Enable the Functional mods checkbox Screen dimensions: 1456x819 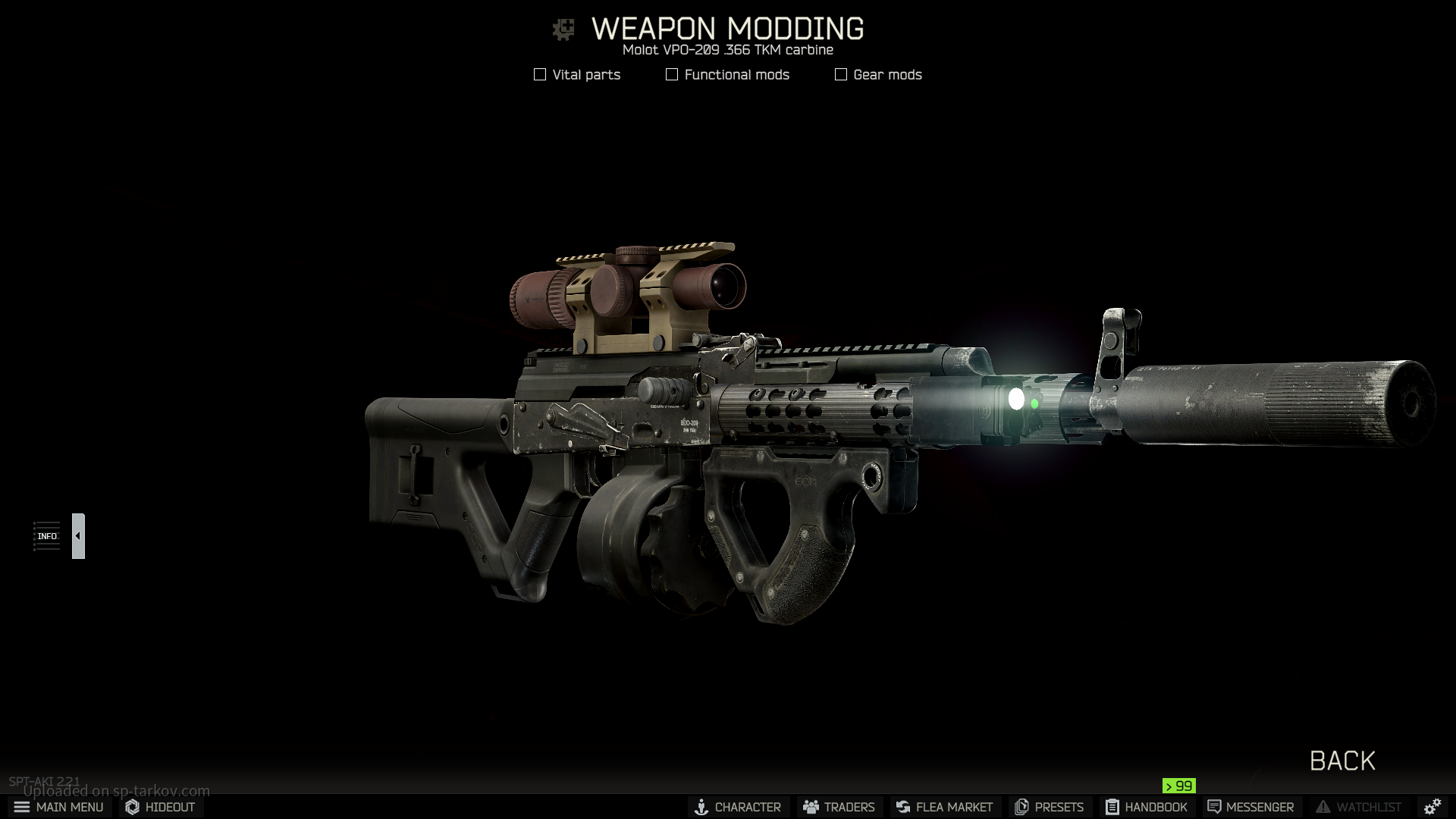tap(672, 74)
